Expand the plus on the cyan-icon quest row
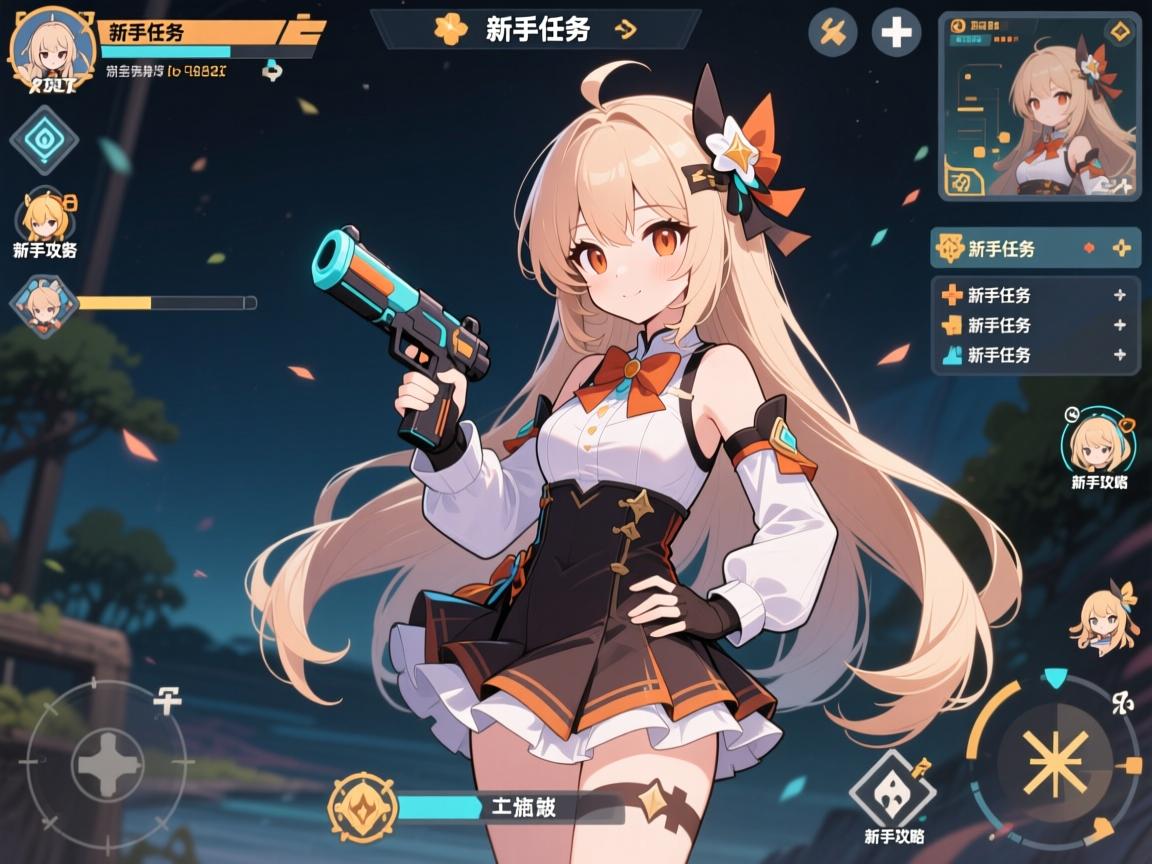Image resolution: width=1152 pixels, height=864 pixels. 1120,355
